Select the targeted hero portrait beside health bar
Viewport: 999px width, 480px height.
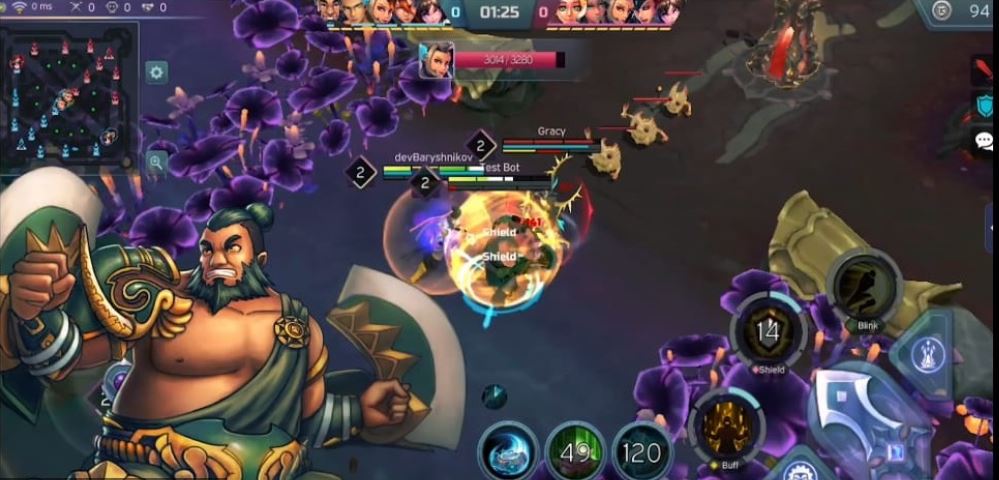(x=436, y=60)
